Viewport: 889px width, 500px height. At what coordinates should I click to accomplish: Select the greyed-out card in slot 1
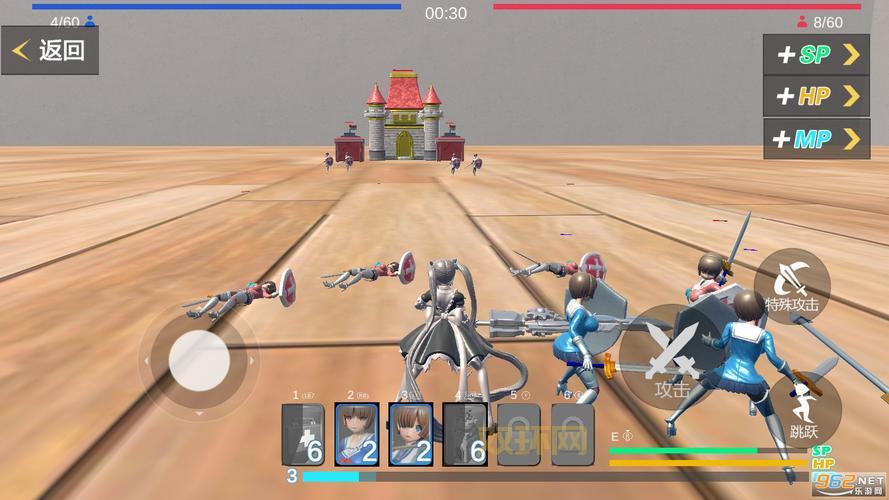(x=303, y=435)
